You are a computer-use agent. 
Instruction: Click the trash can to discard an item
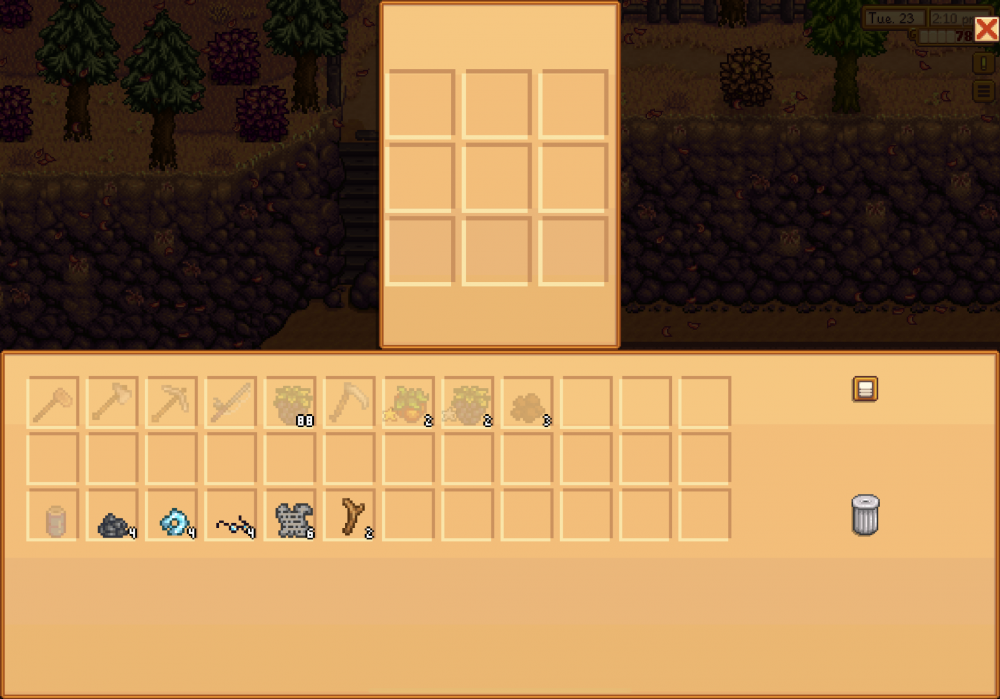[865, 515]
